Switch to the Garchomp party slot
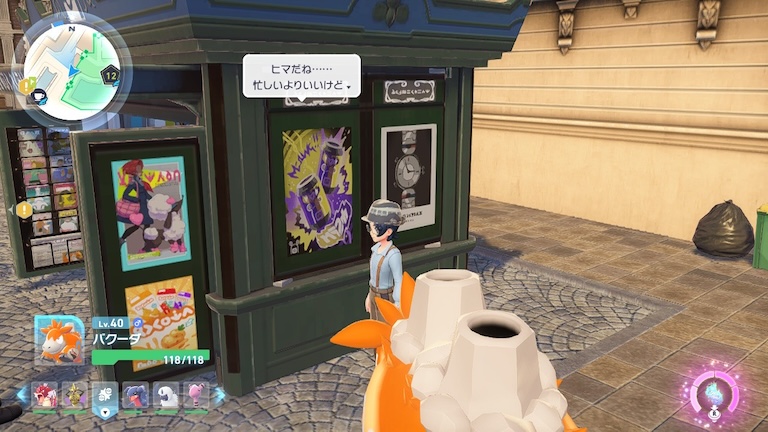Image resolution: width=768 pixels, height=432 pixels. [134, 395]
